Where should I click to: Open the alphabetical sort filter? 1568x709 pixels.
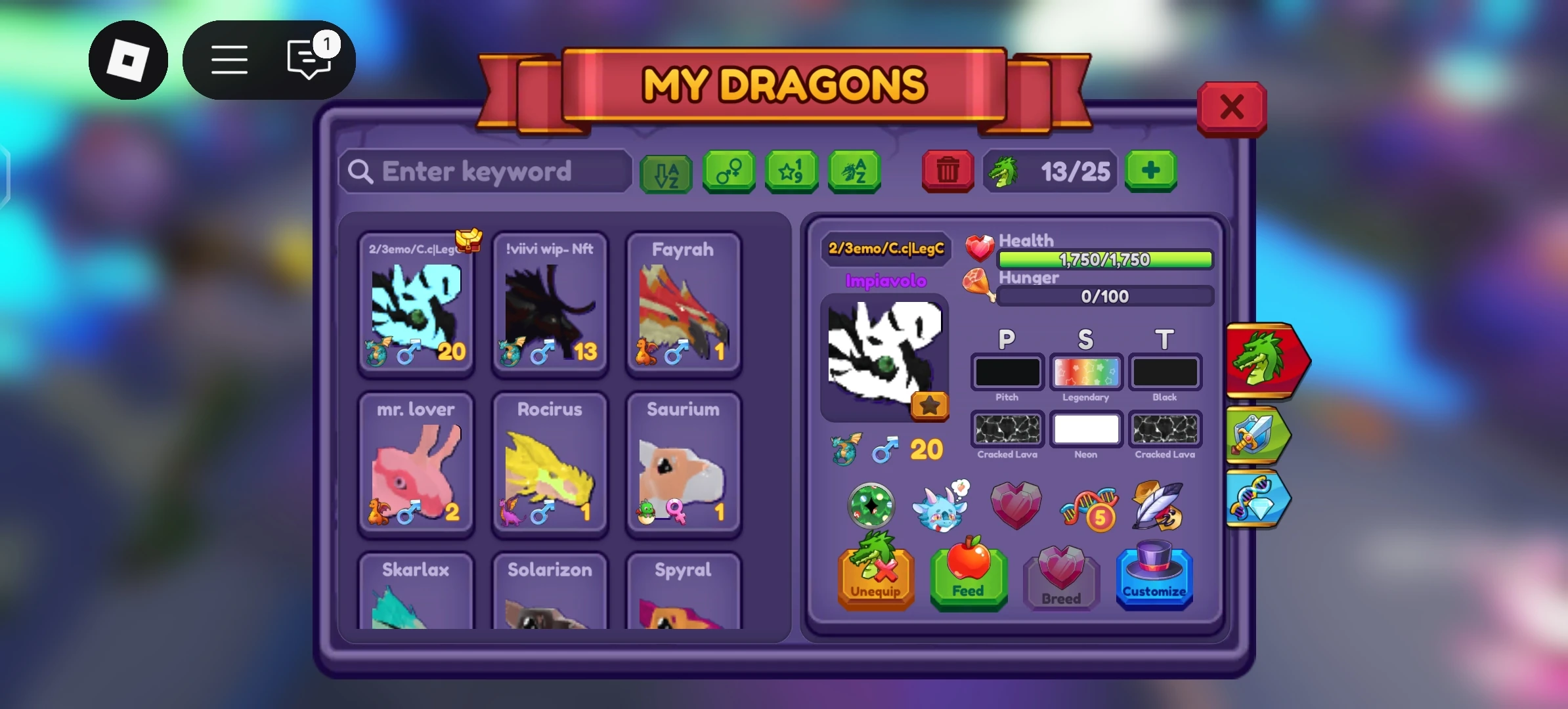[x=665, y=172]
